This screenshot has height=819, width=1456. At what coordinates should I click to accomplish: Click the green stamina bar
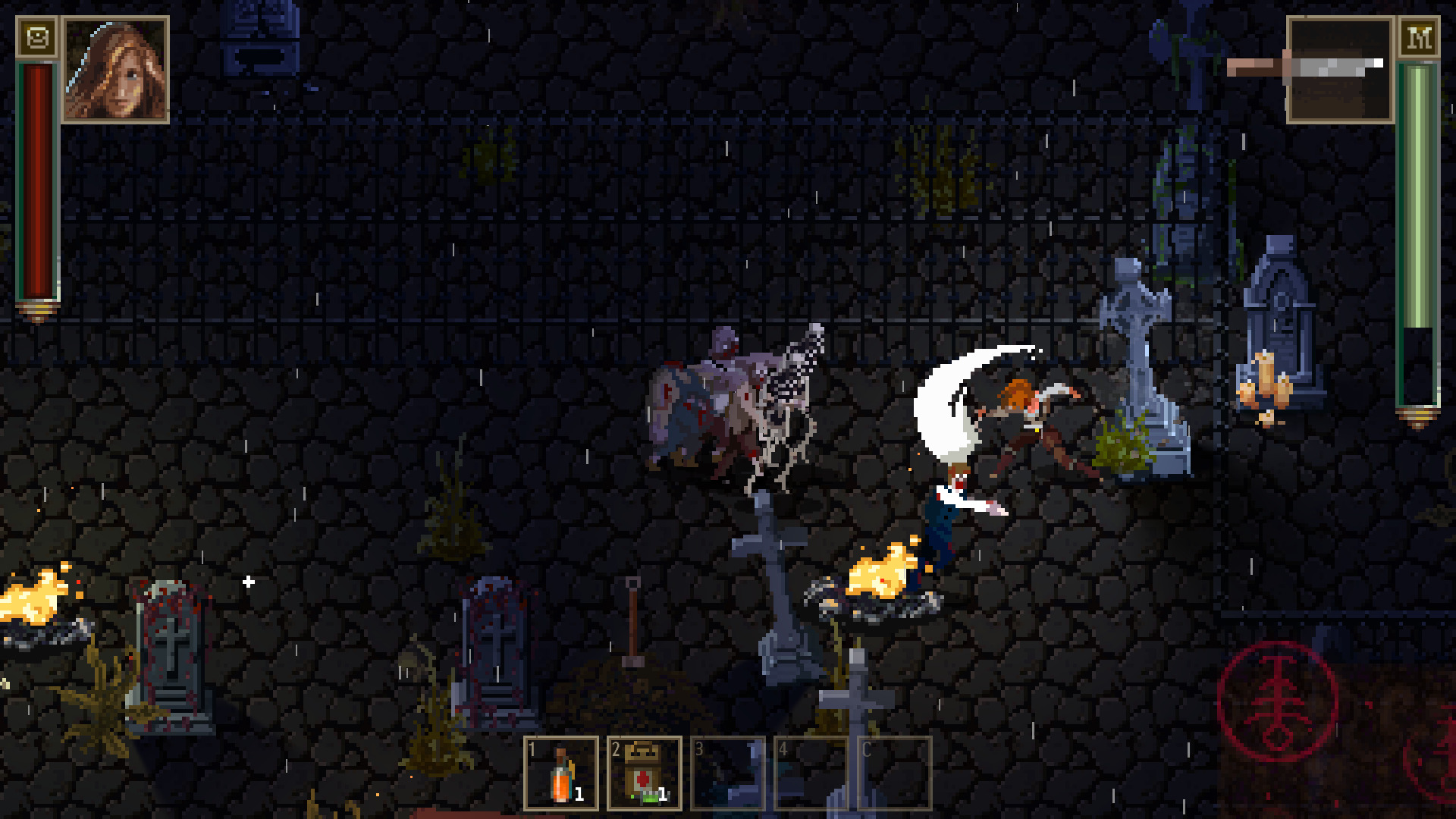[x=1417, y=227]
